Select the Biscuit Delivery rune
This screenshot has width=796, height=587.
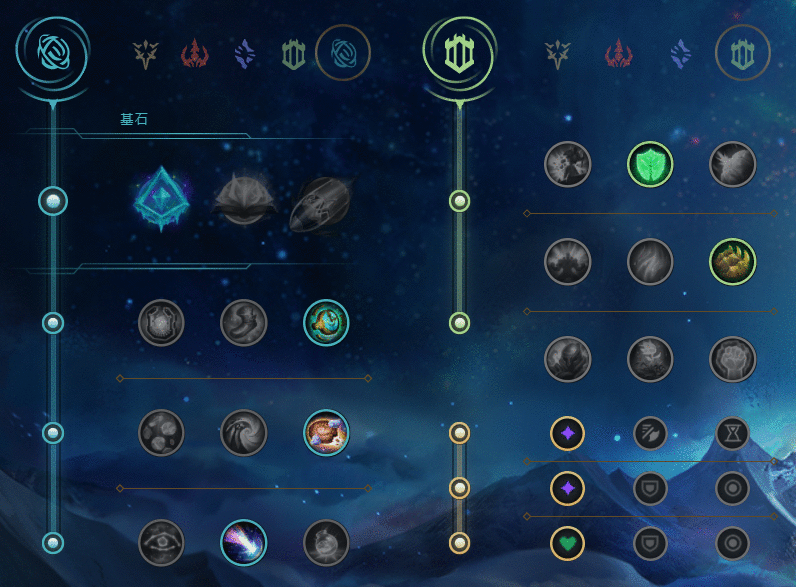(326, 432)
